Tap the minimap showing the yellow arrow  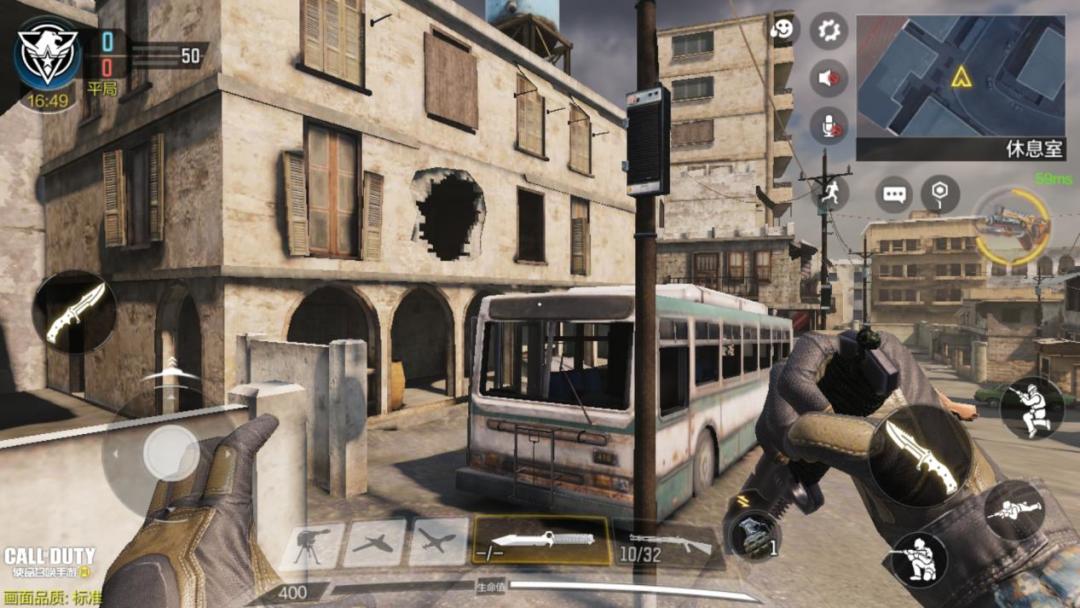pos(960,76)
